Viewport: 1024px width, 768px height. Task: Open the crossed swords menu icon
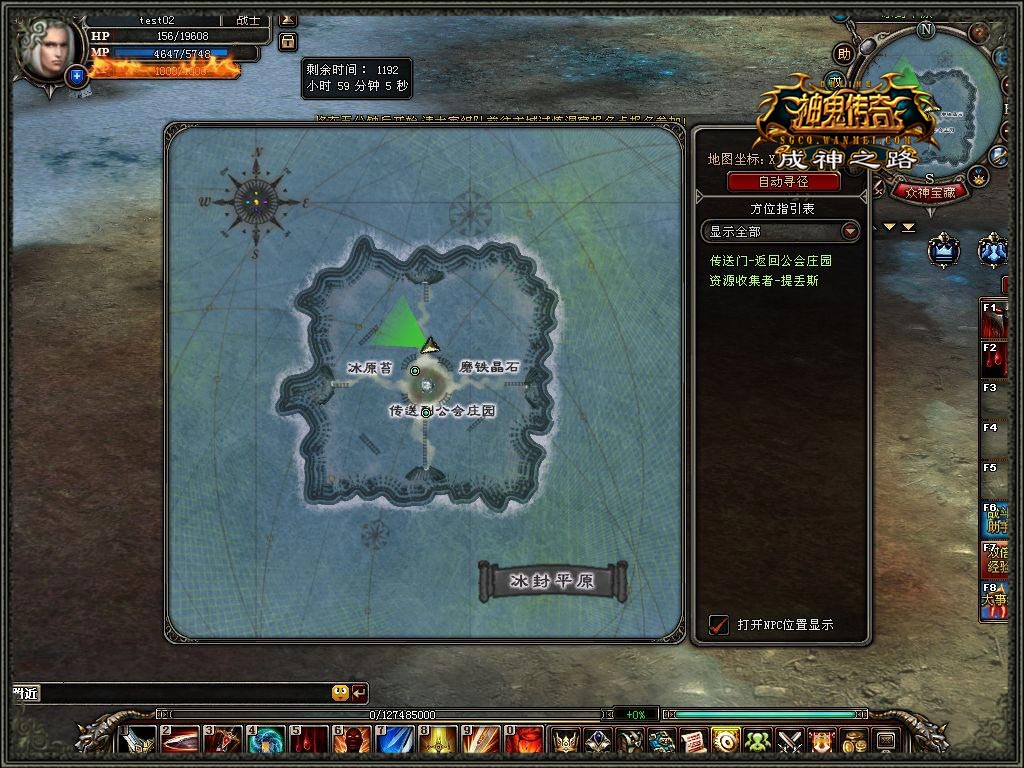[791, 741]
